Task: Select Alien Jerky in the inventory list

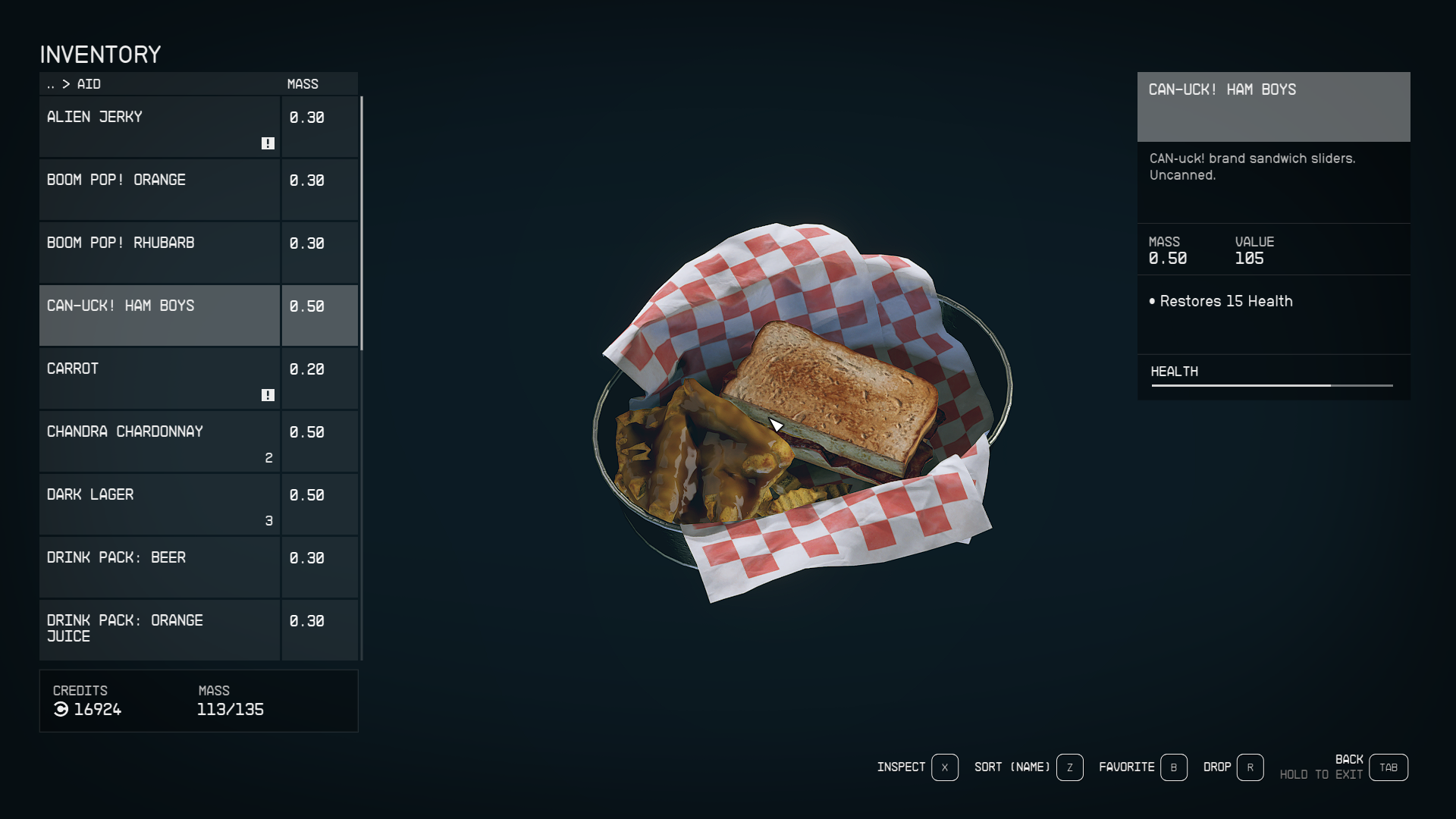Action: point(159,127)
